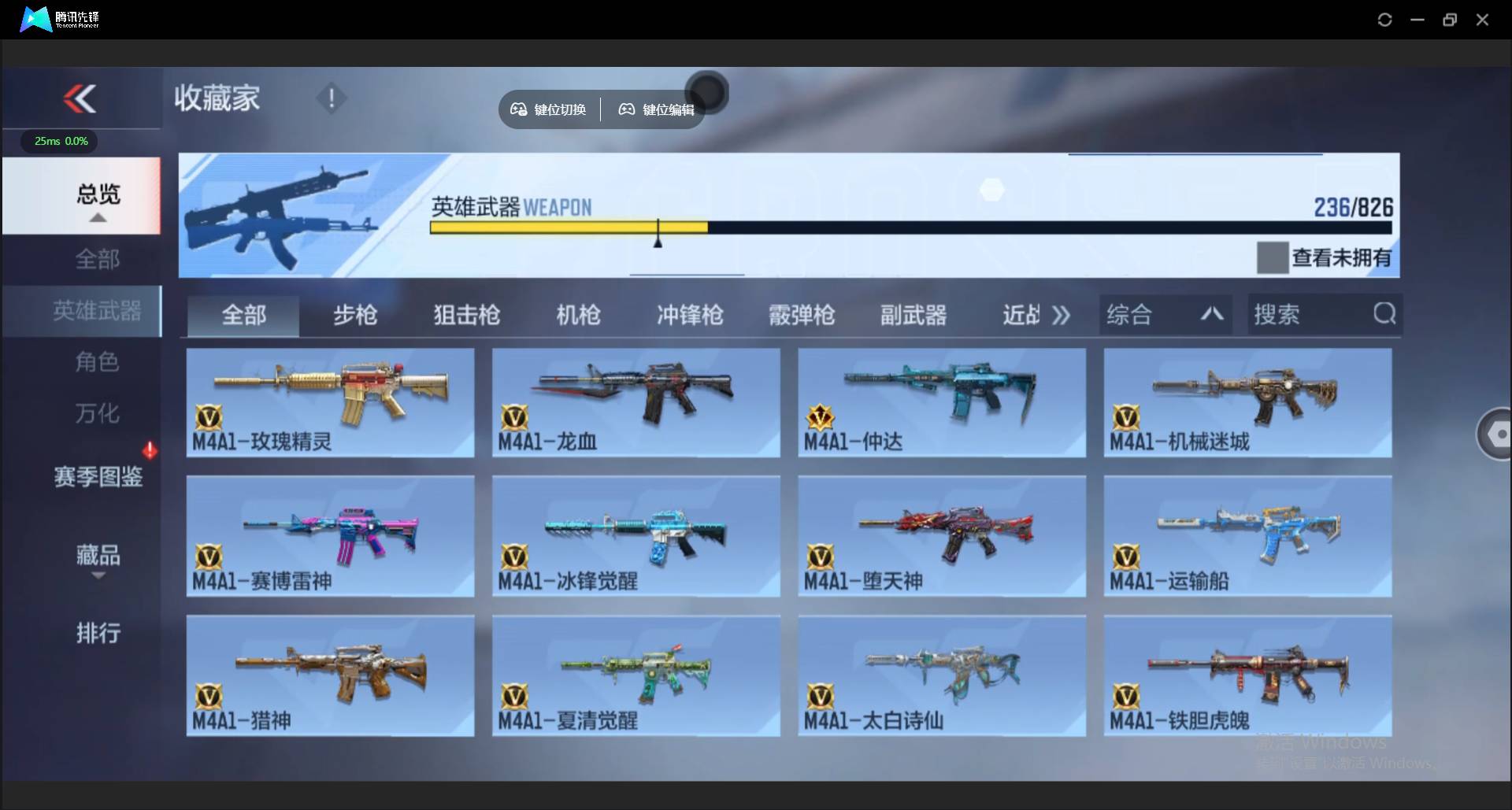Click the refresh icon in the title bar
The width and height of the screenshot is (1512, 810).
(x=1384, y=20)
